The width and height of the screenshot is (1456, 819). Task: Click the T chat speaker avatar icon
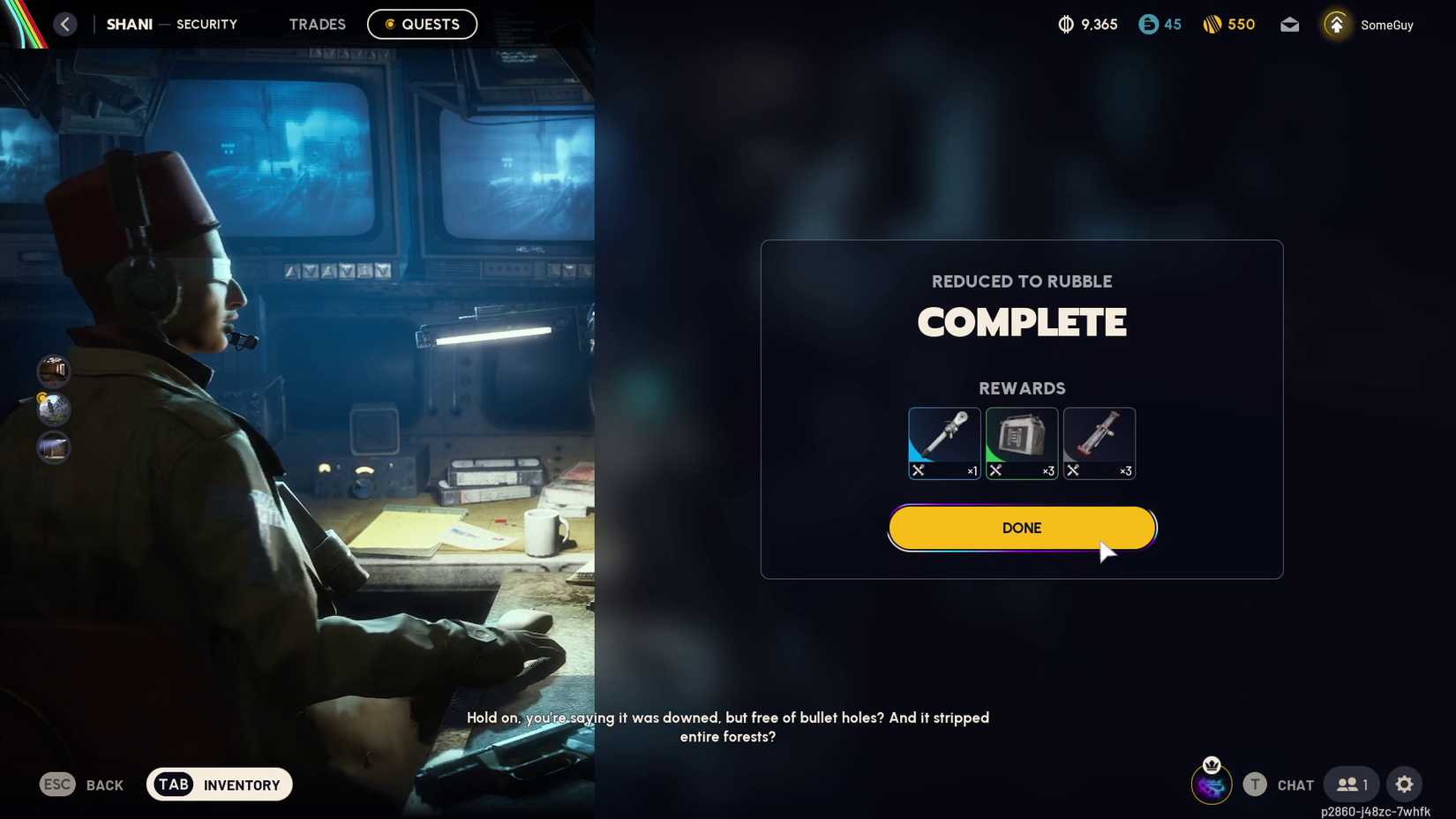[1255, 784]
